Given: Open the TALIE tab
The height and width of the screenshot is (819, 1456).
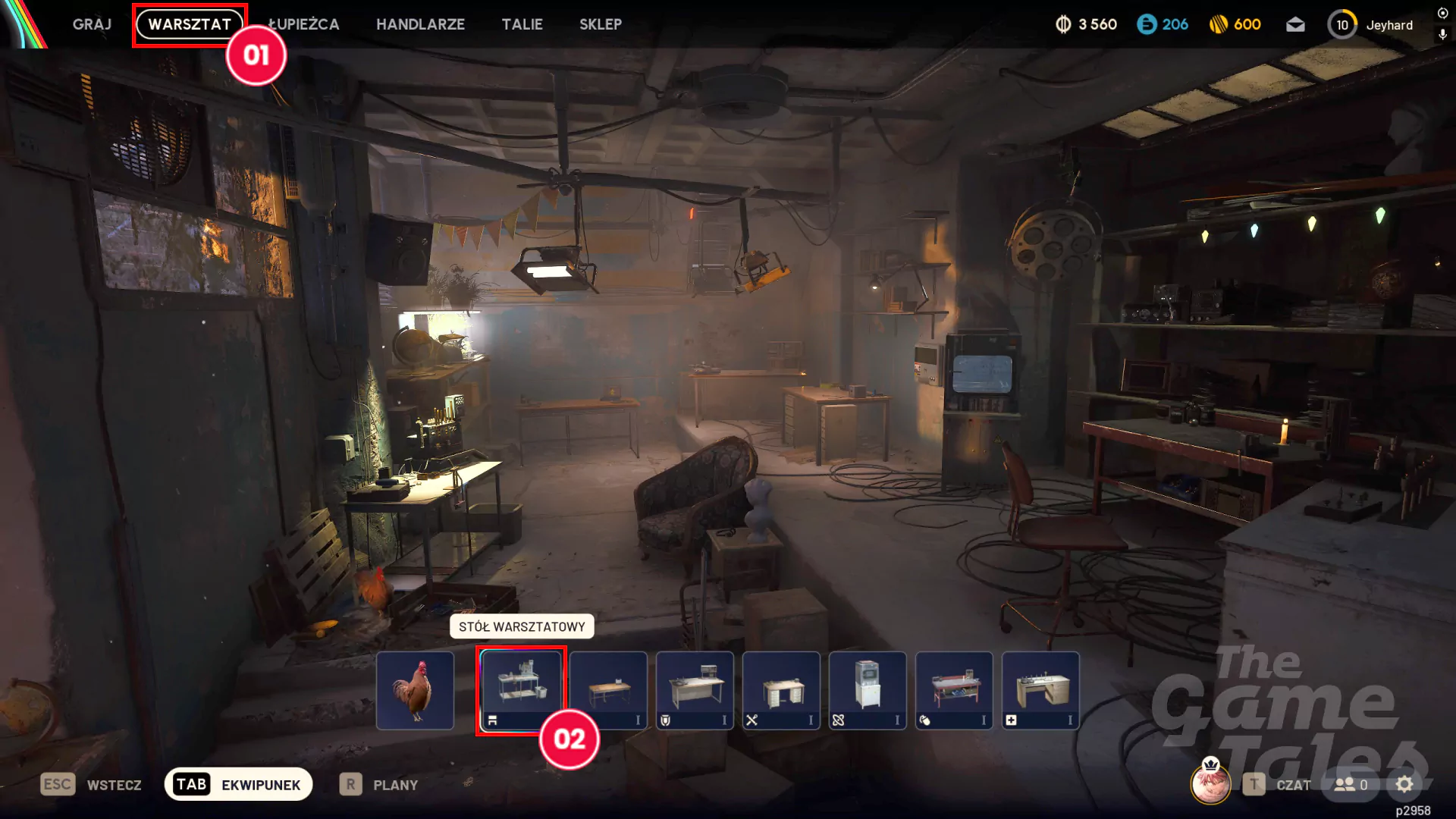Looking at the screenshot, I should point(522,24).
